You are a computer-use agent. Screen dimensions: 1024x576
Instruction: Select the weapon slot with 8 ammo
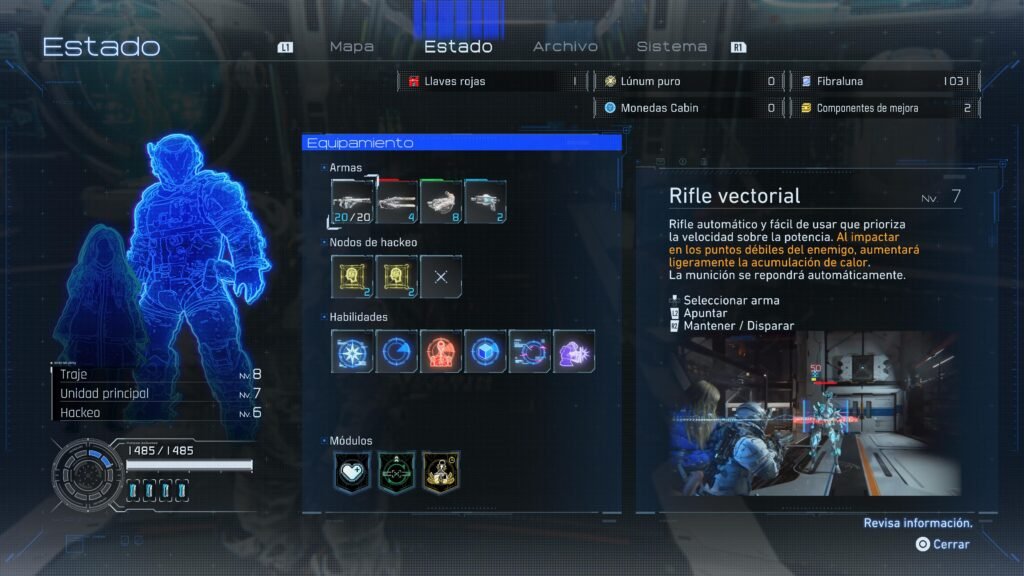coord(441,201)
